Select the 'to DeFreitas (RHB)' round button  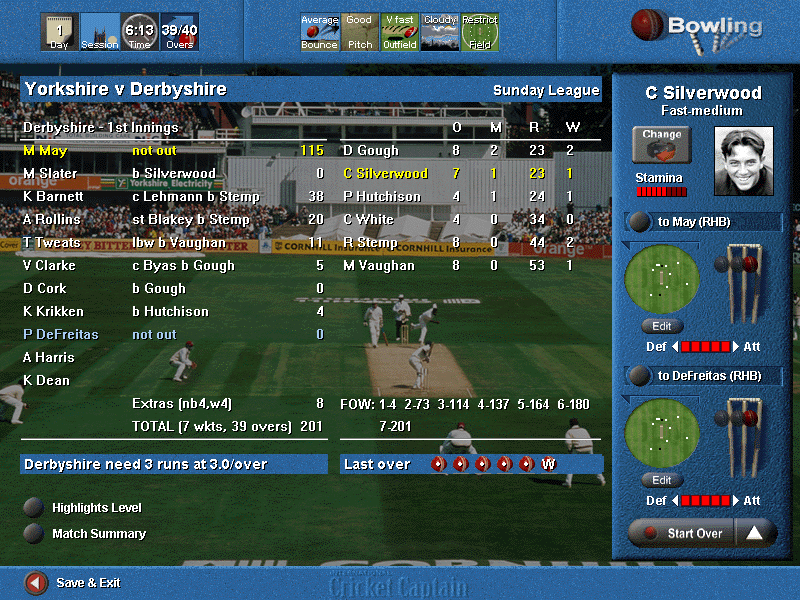pos(637,376)
